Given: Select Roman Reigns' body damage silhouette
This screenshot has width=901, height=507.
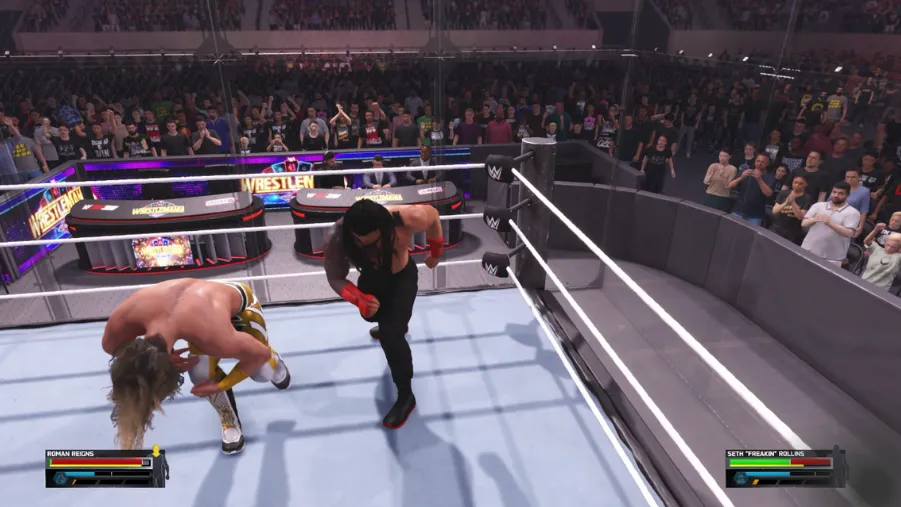Looking at the screenshot, I should (x=160, y=467).
